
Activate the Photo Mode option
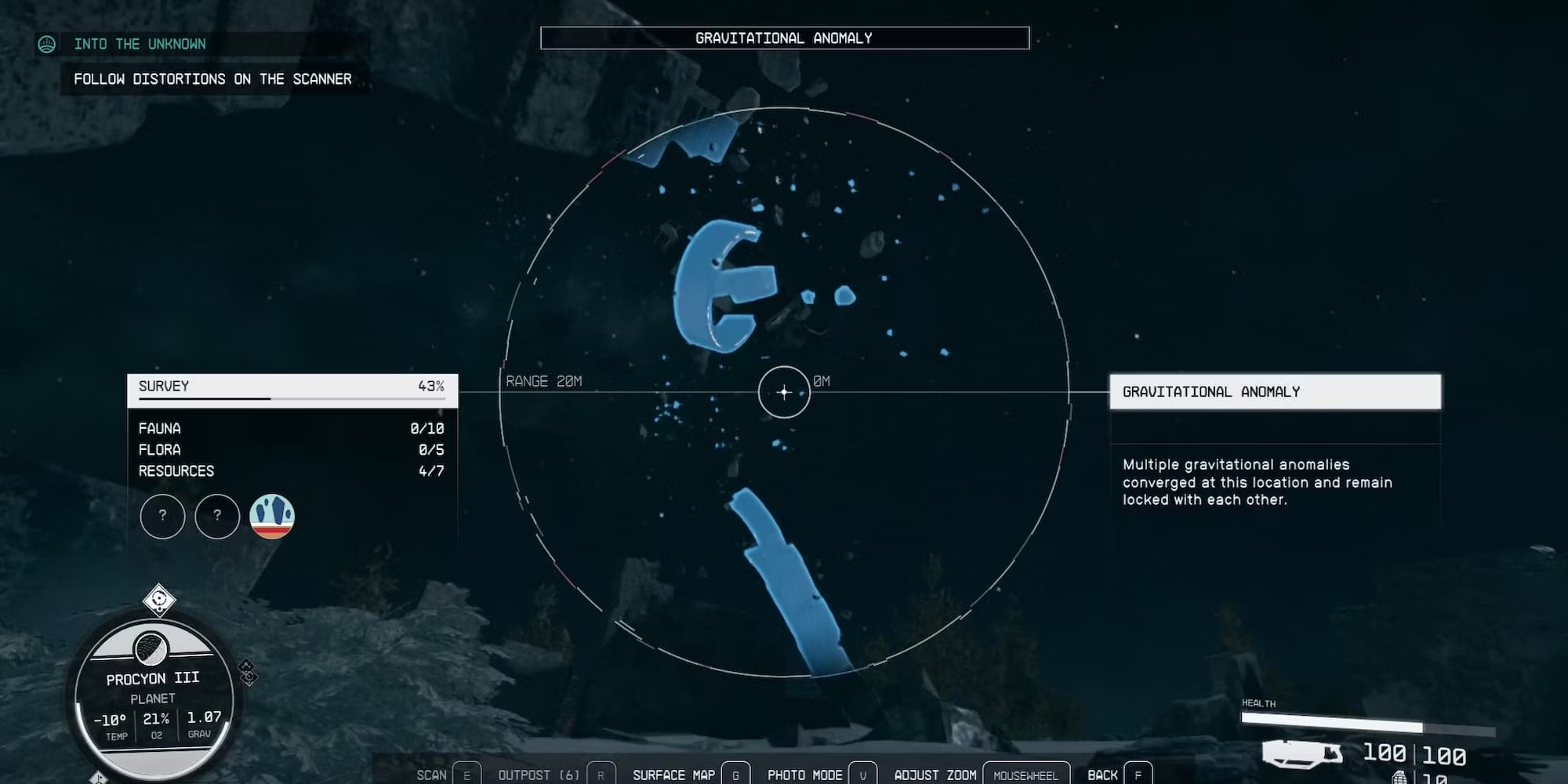805,775
